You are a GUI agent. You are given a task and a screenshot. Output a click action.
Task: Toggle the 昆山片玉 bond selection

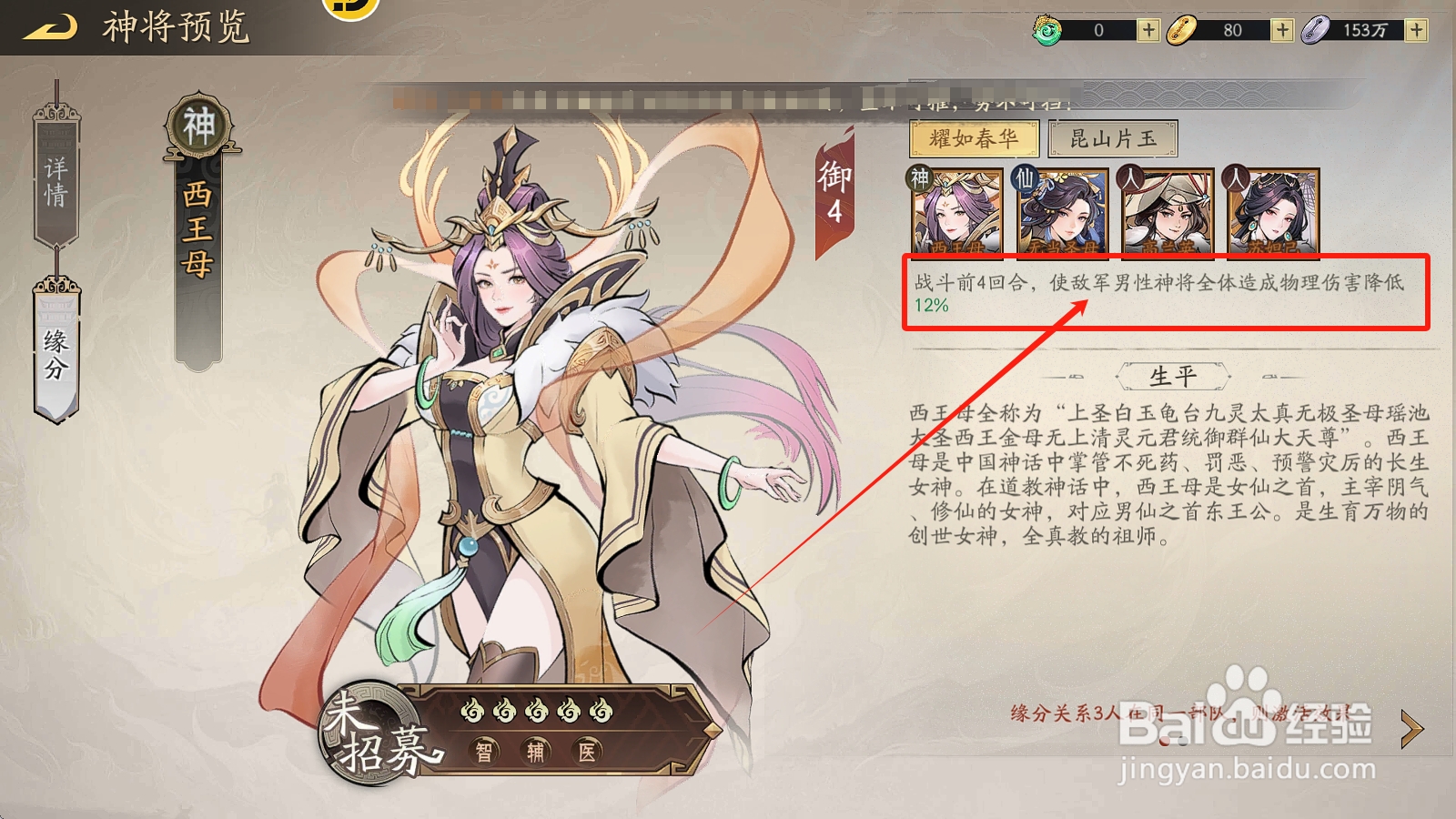pyautogui.click(x=1112, y=138)
